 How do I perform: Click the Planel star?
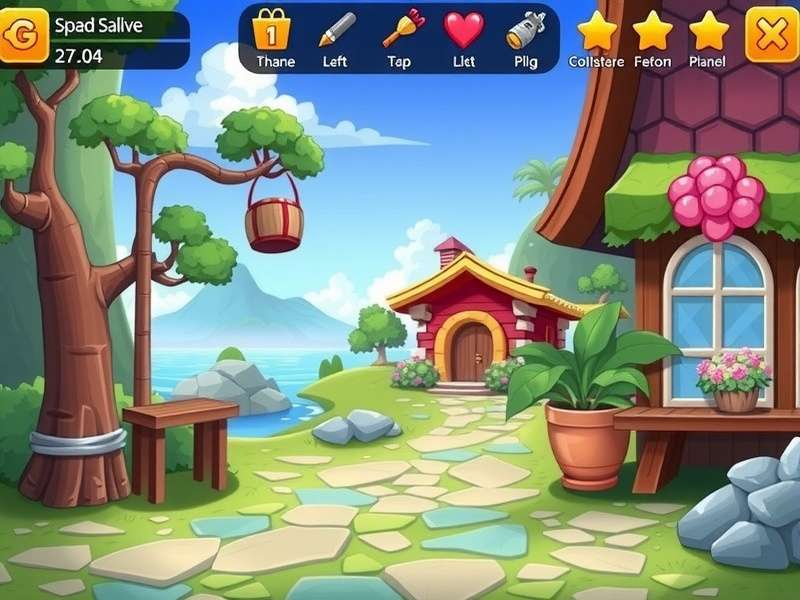click(x=709, y=32)
